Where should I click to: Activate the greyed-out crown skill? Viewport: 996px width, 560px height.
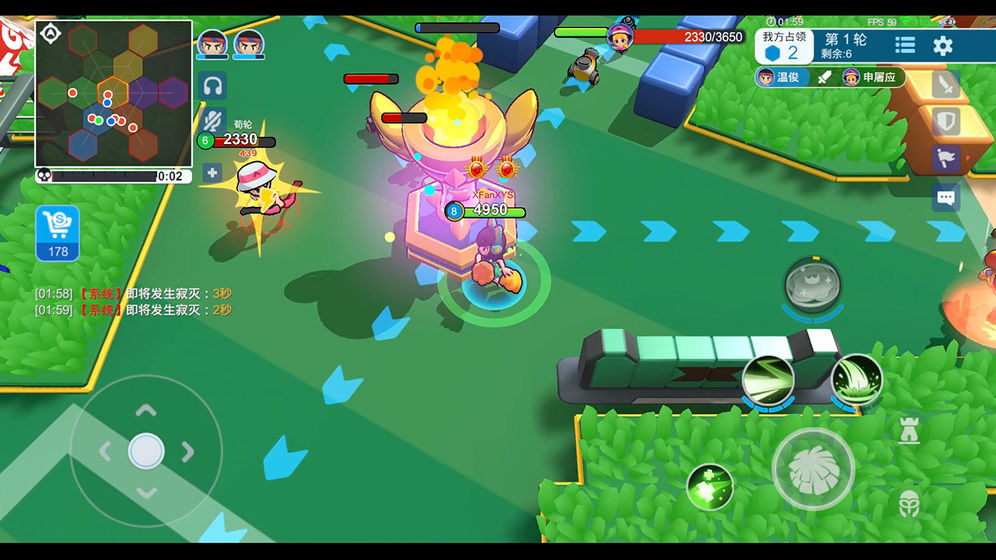pos(811,283)
